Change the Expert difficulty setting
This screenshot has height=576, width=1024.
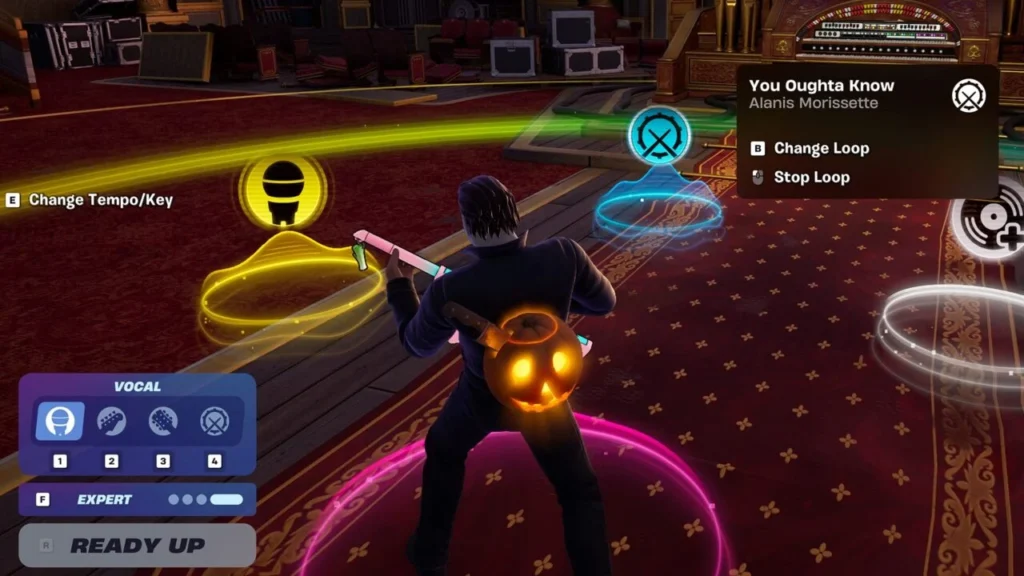pos(137,499)
